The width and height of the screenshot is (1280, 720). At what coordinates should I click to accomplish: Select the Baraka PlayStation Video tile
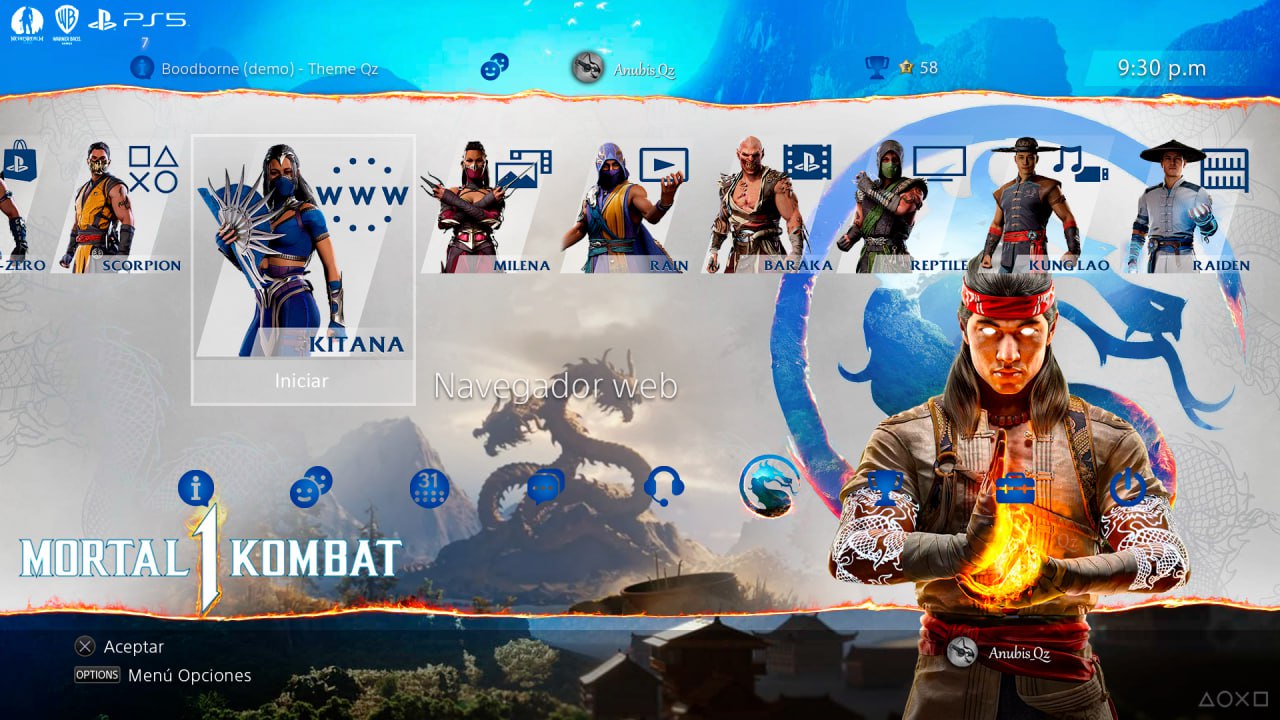(x=767, y=208)
